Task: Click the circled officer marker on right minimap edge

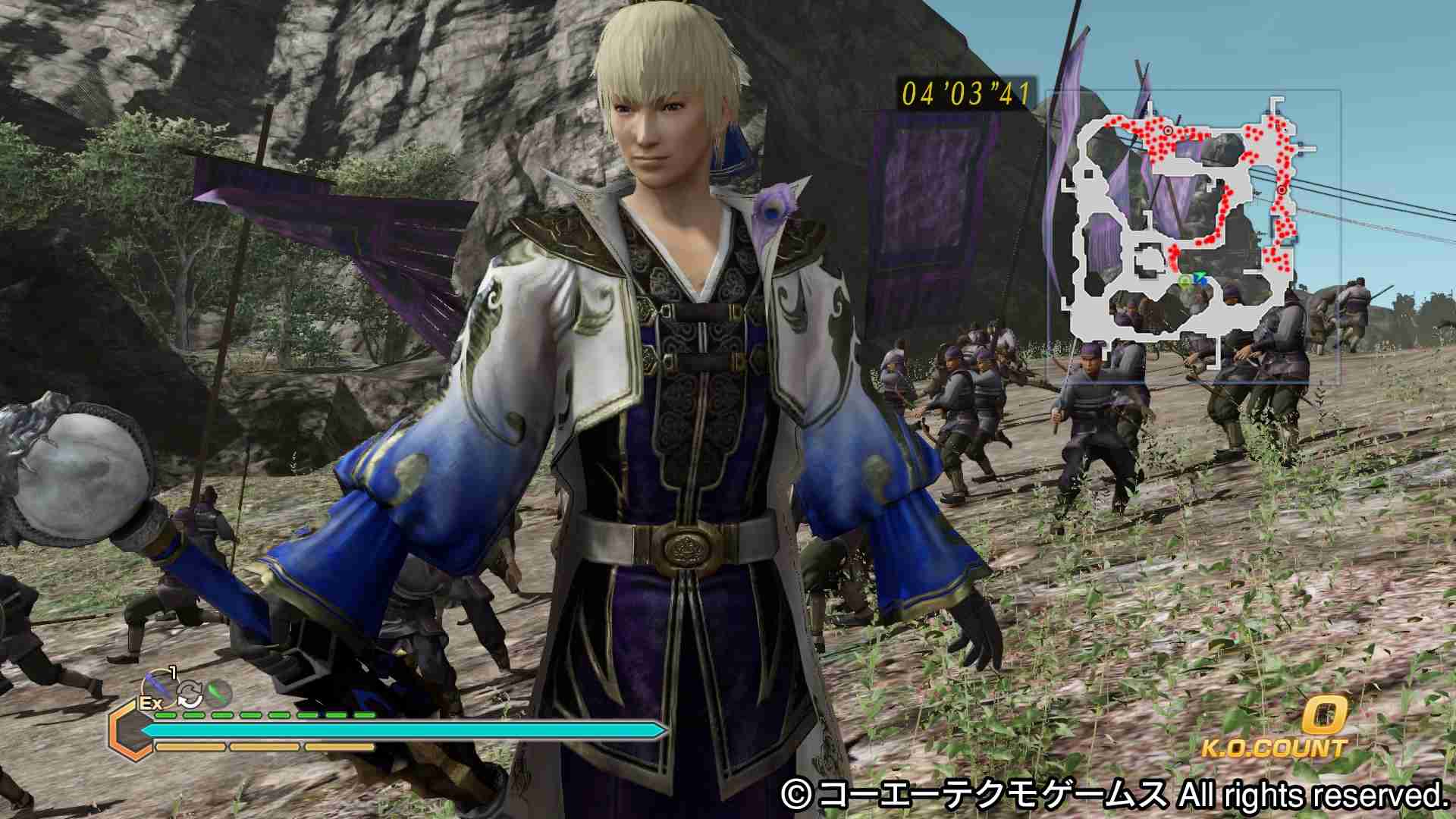Action: point(1283,190)
